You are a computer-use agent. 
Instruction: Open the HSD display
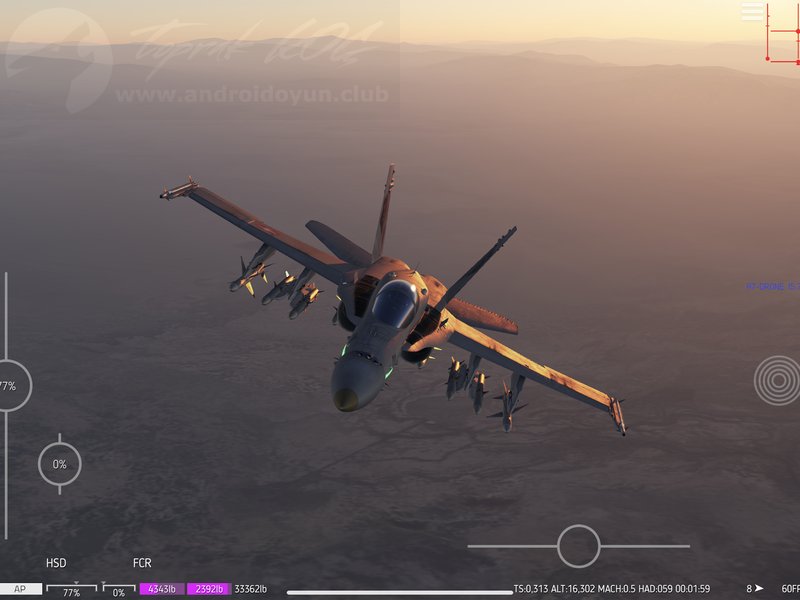click(x=56, y=563)
